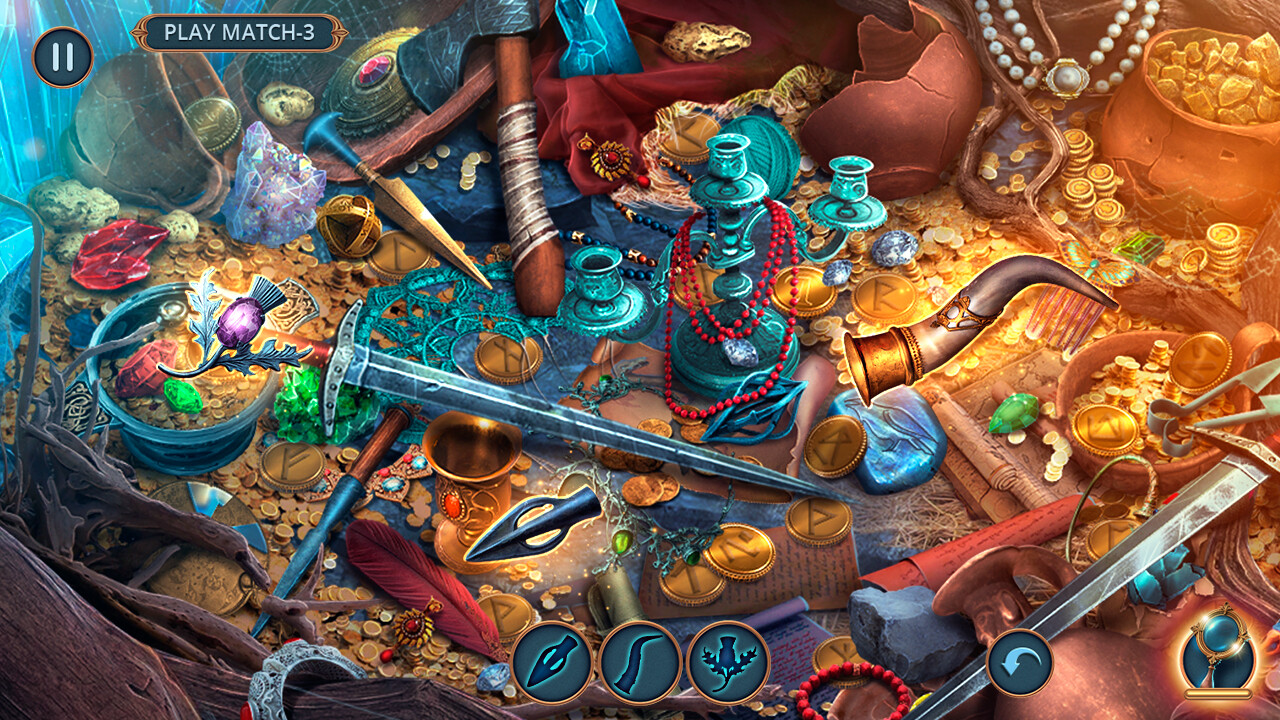The height and width of the screenshot is (720, 1280).
Task: Click the undo arrow icon
Action: (1021, 660)
